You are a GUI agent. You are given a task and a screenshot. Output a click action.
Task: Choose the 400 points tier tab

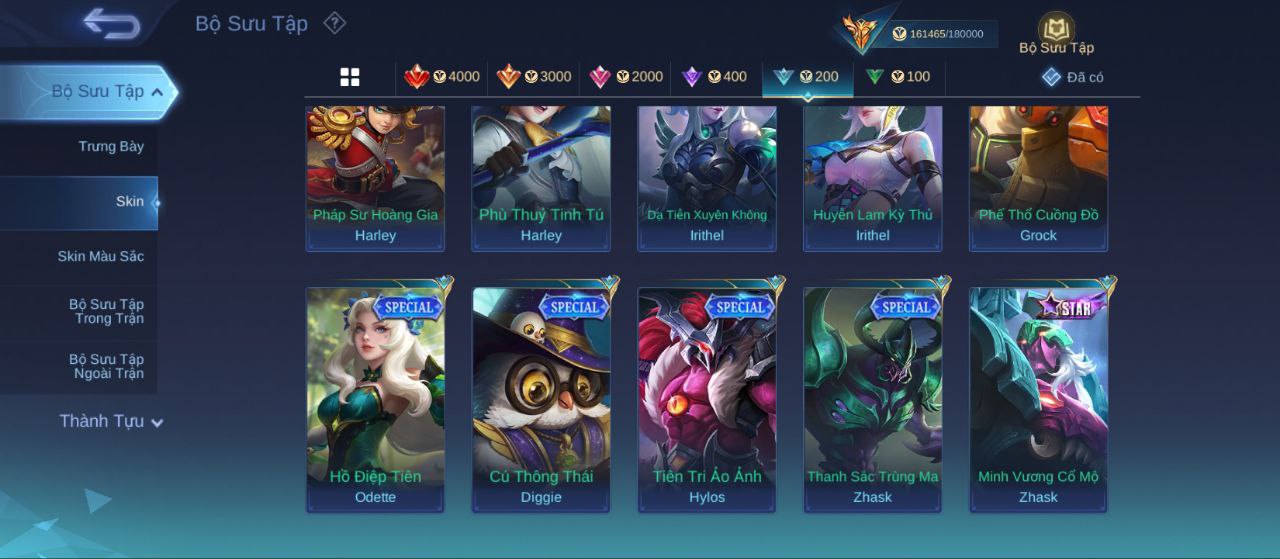715,77
